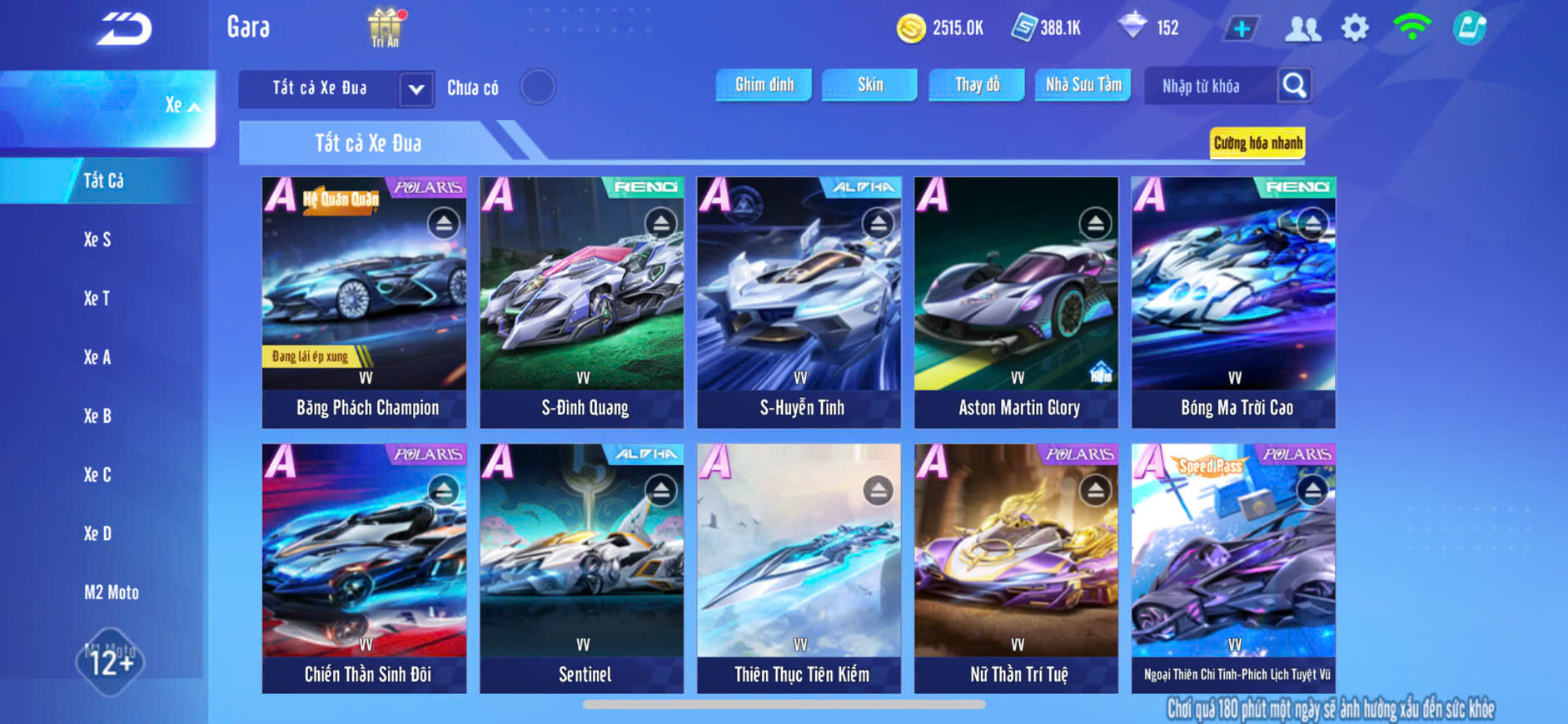Add currency with the plus button
The image size is (1568, 724).
click(x=1241, y=28)
